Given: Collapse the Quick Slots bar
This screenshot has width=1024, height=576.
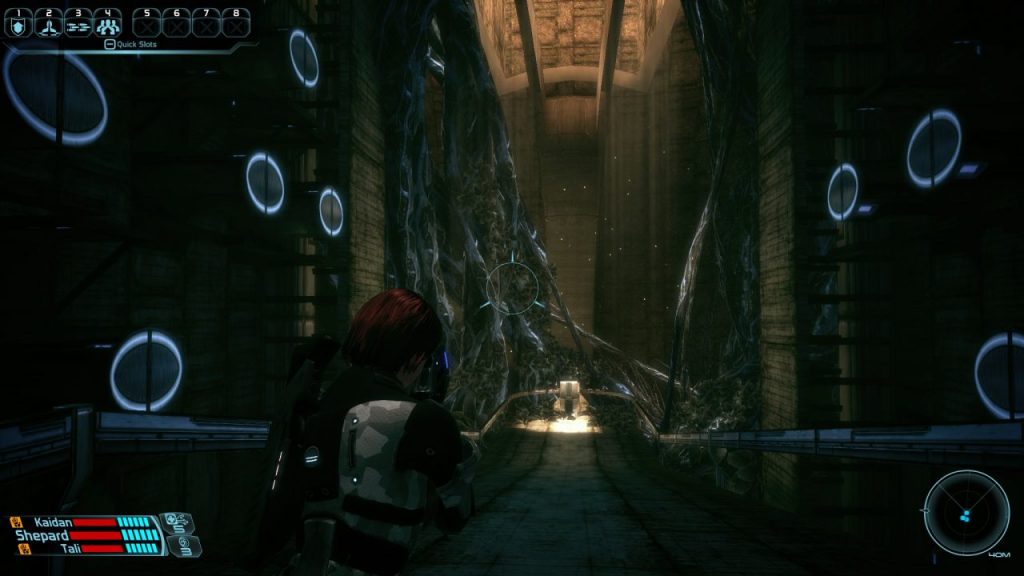Looking at the screenshot, I should tap(108, 44).
